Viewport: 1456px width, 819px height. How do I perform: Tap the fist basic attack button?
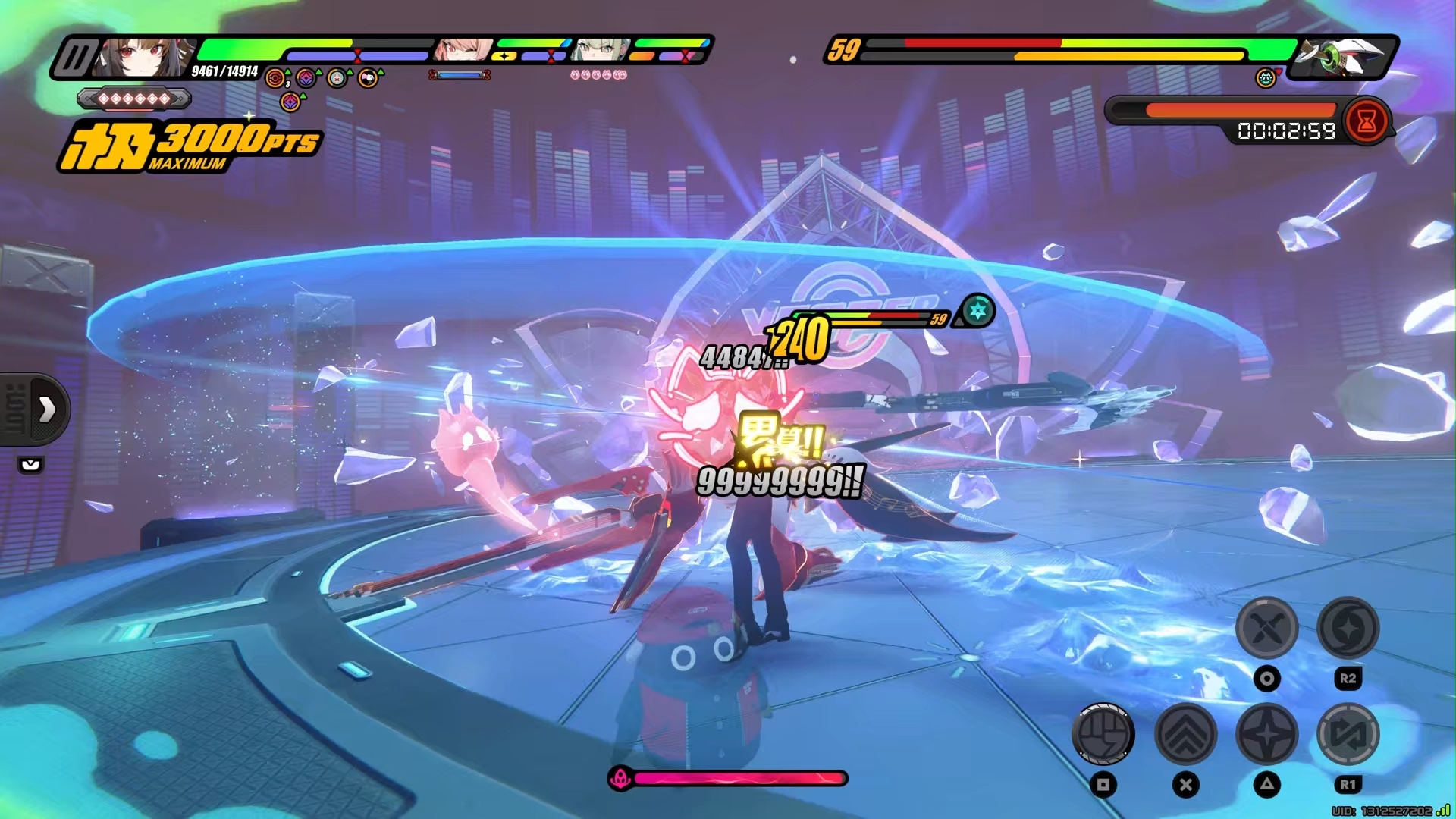tap(1103, 734)
